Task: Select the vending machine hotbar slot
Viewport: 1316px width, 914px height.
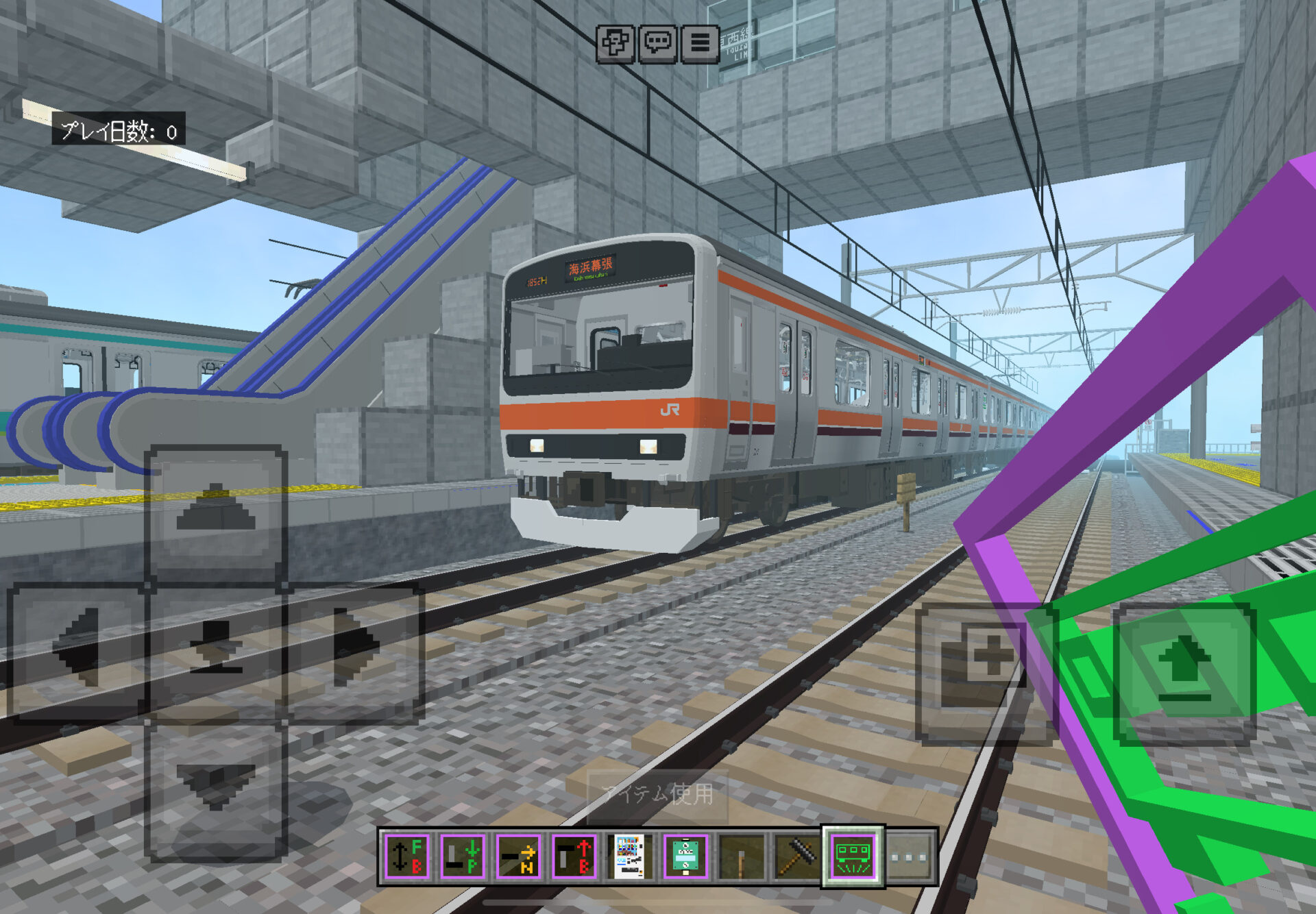Action: click(629, 856)
